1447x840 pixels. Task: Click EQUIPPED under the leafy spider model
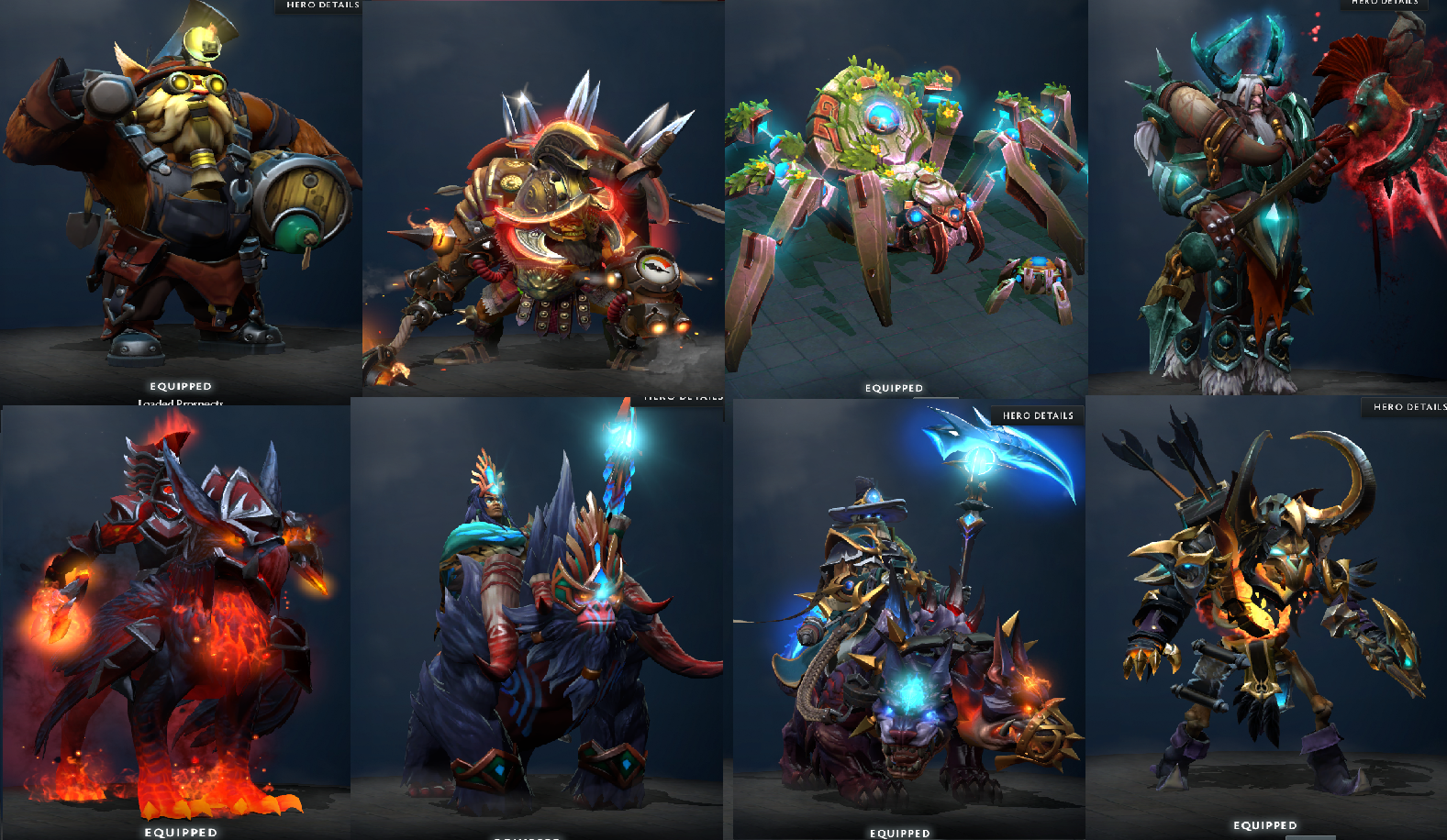(893, 388)
